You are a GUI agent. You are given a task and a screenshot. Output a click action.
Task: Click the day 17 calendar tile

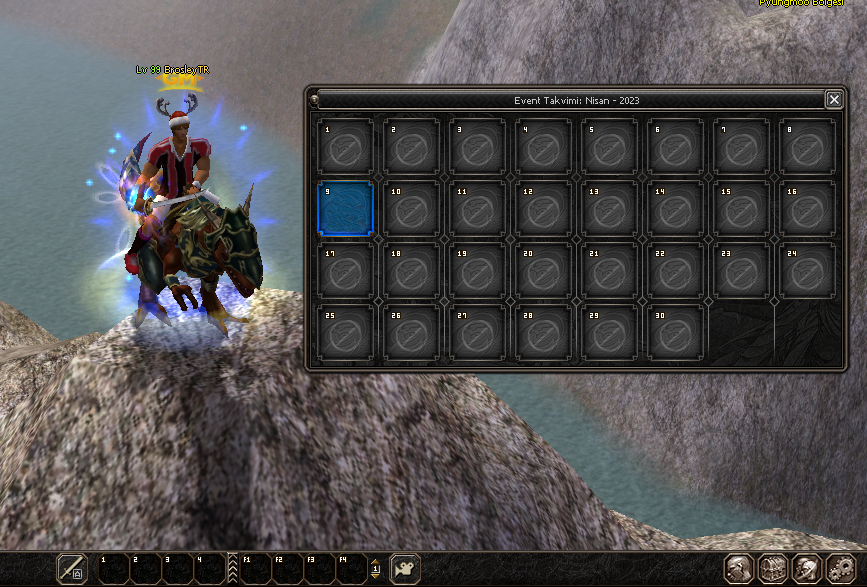click(x=345, y=270)
